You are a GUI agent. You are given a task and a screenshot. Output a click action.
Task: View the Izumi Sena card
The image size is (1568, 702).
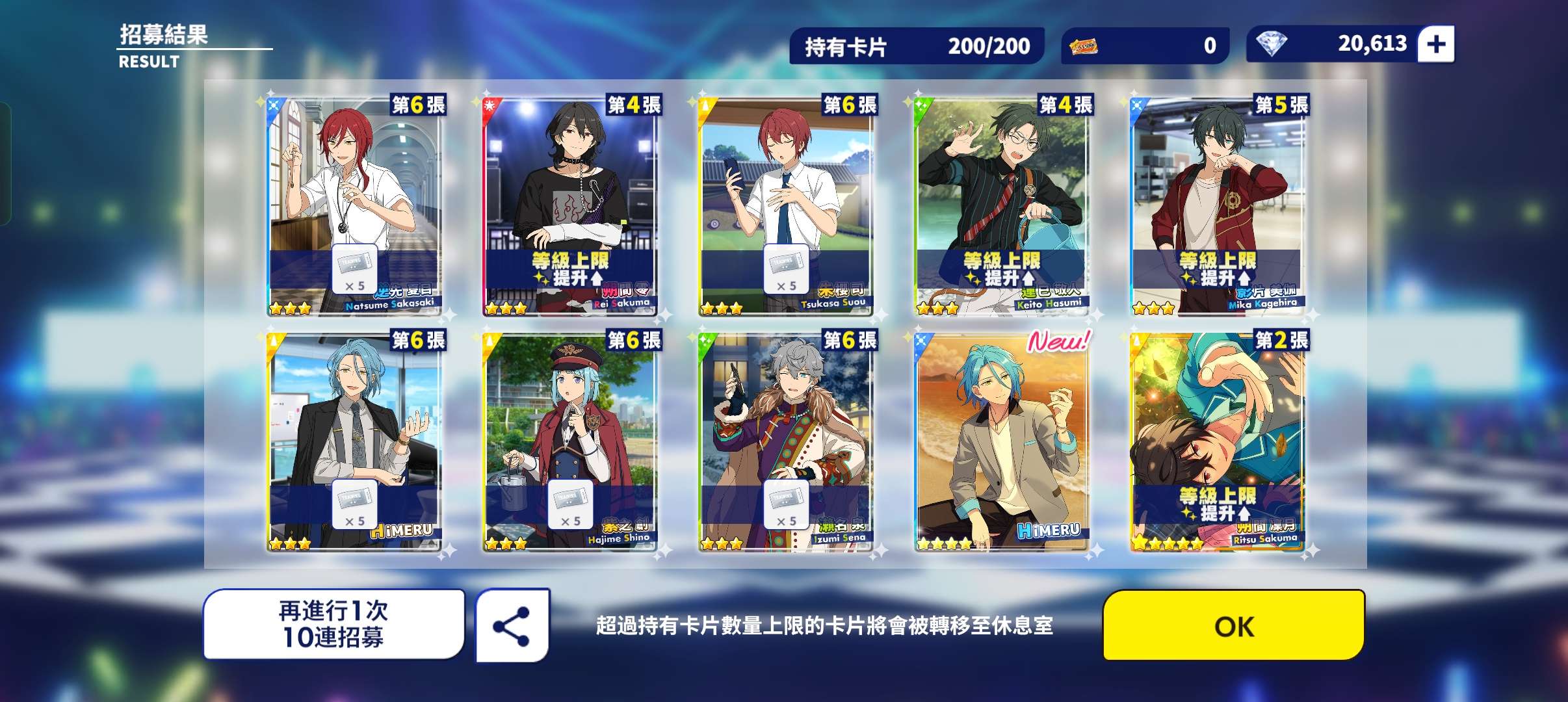(x=786, y=442)
